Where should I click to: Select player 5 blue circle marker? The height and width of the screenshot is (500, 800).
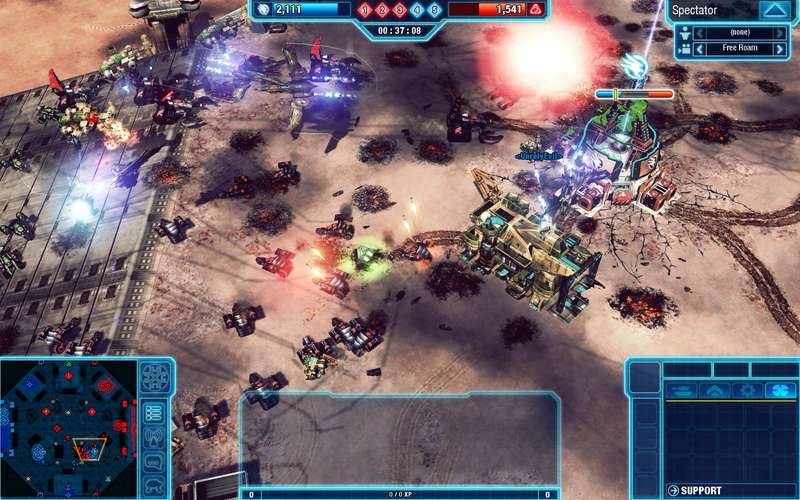434,10
